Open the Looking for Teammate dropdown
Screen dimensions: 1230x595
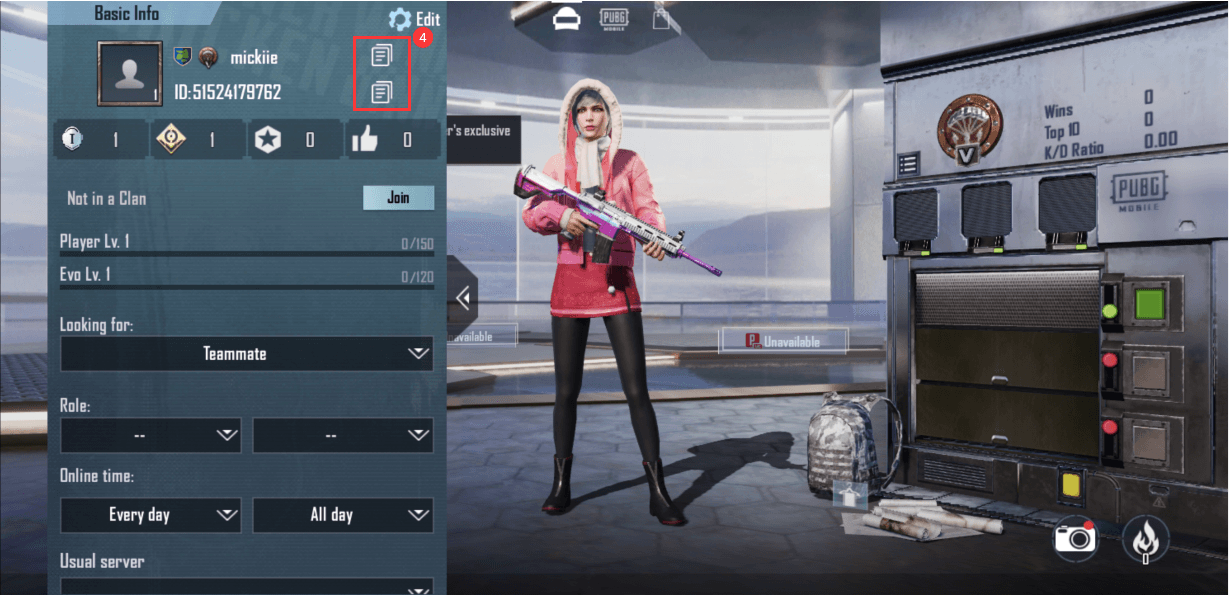click(246, 354)
